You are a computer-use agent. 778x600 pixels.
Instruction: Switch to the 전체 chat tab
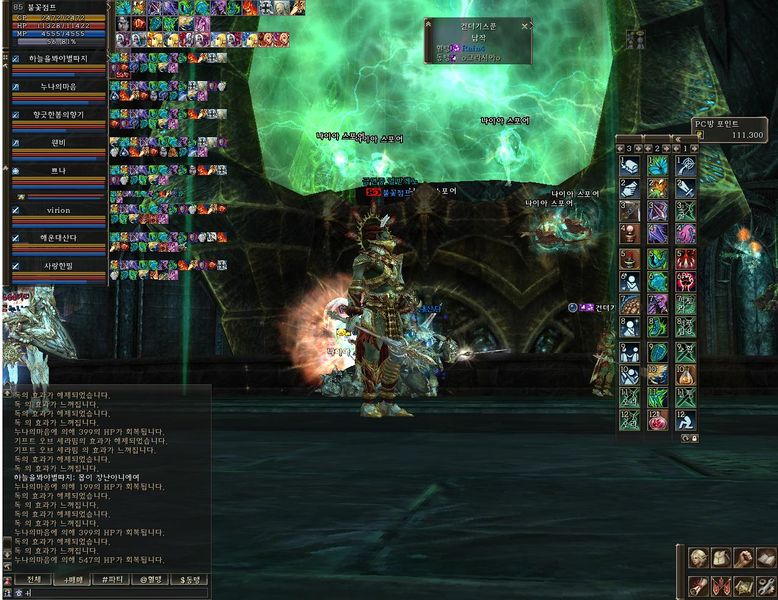[x=33, y=579]
